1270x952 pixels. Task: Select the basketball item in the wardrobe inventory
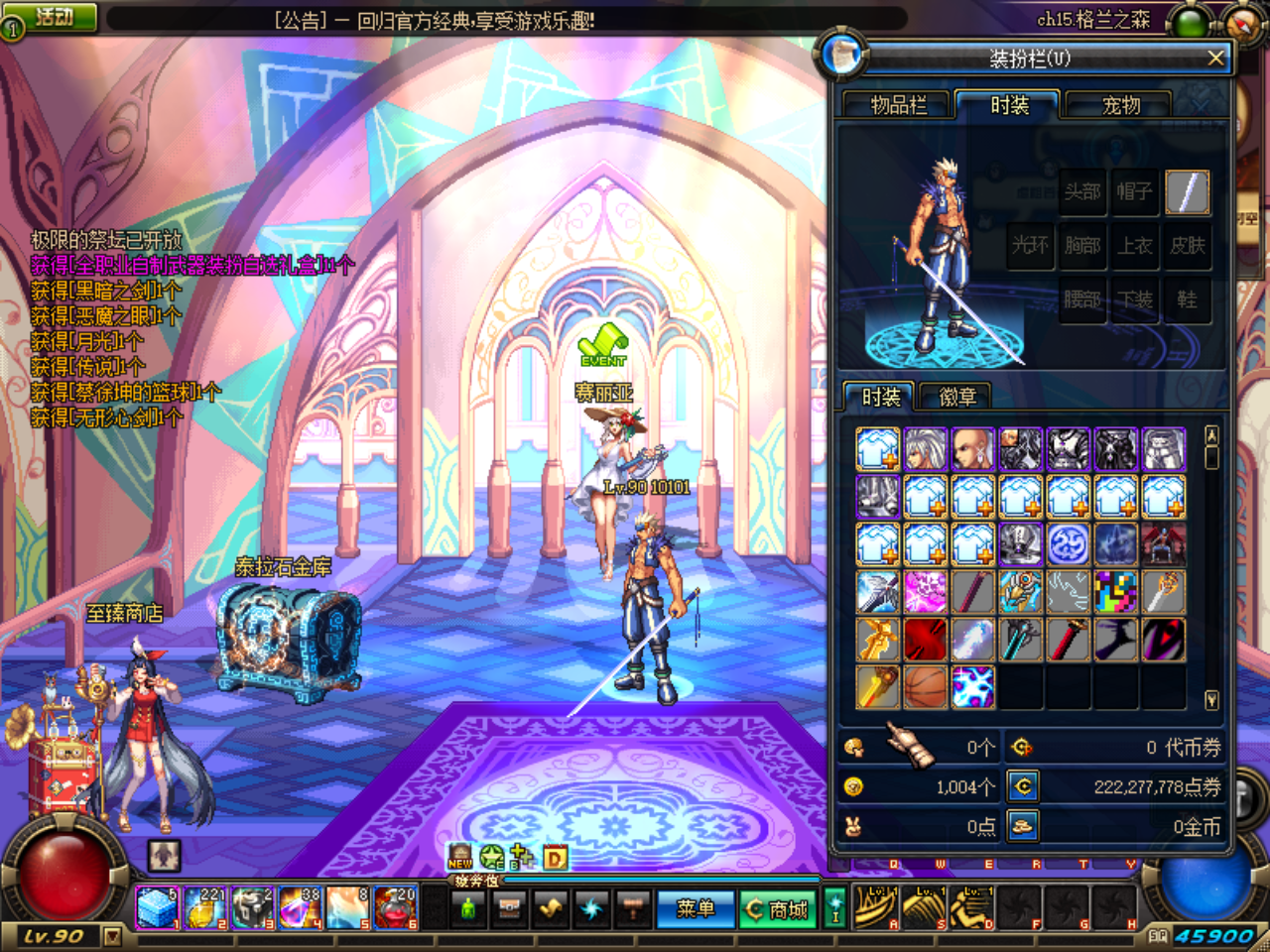coord(925,685)
